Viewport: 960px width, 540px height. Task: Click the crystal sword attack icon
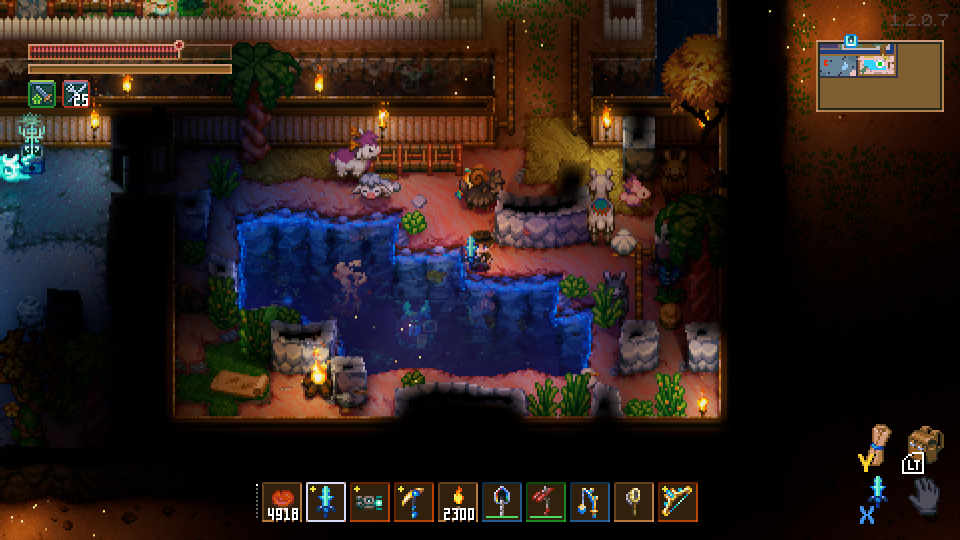pyautogui.click(x=878, y=492)
